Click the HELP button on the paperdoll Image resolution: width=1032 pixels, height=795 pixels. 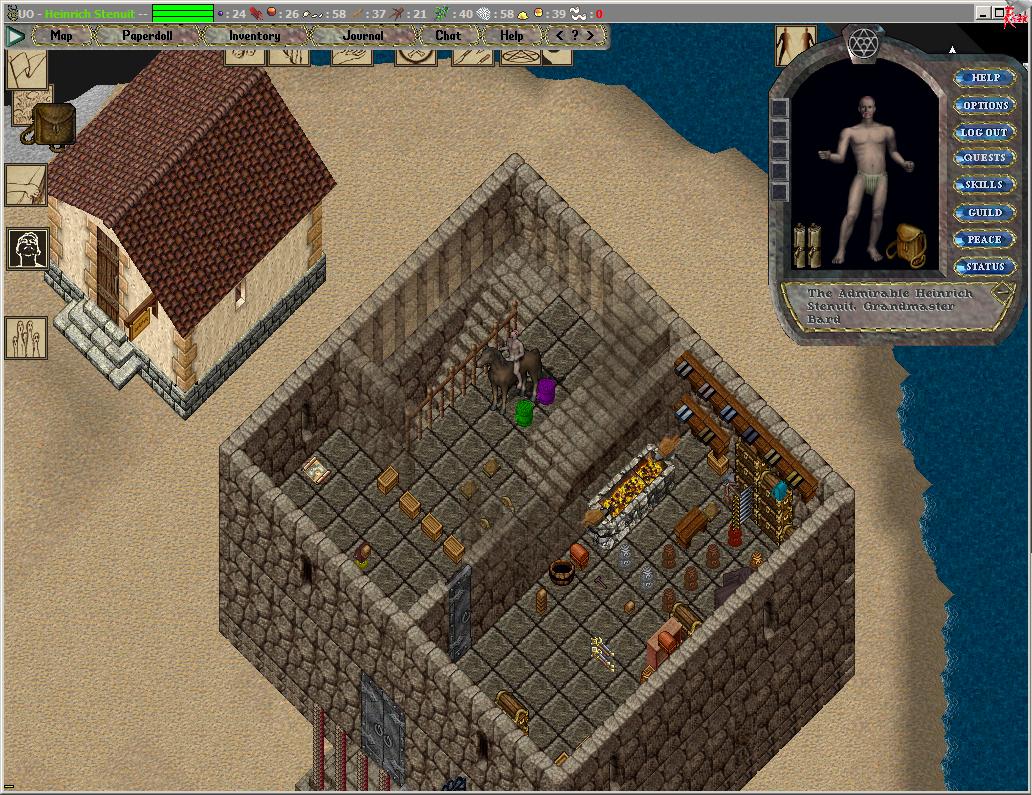984,78
